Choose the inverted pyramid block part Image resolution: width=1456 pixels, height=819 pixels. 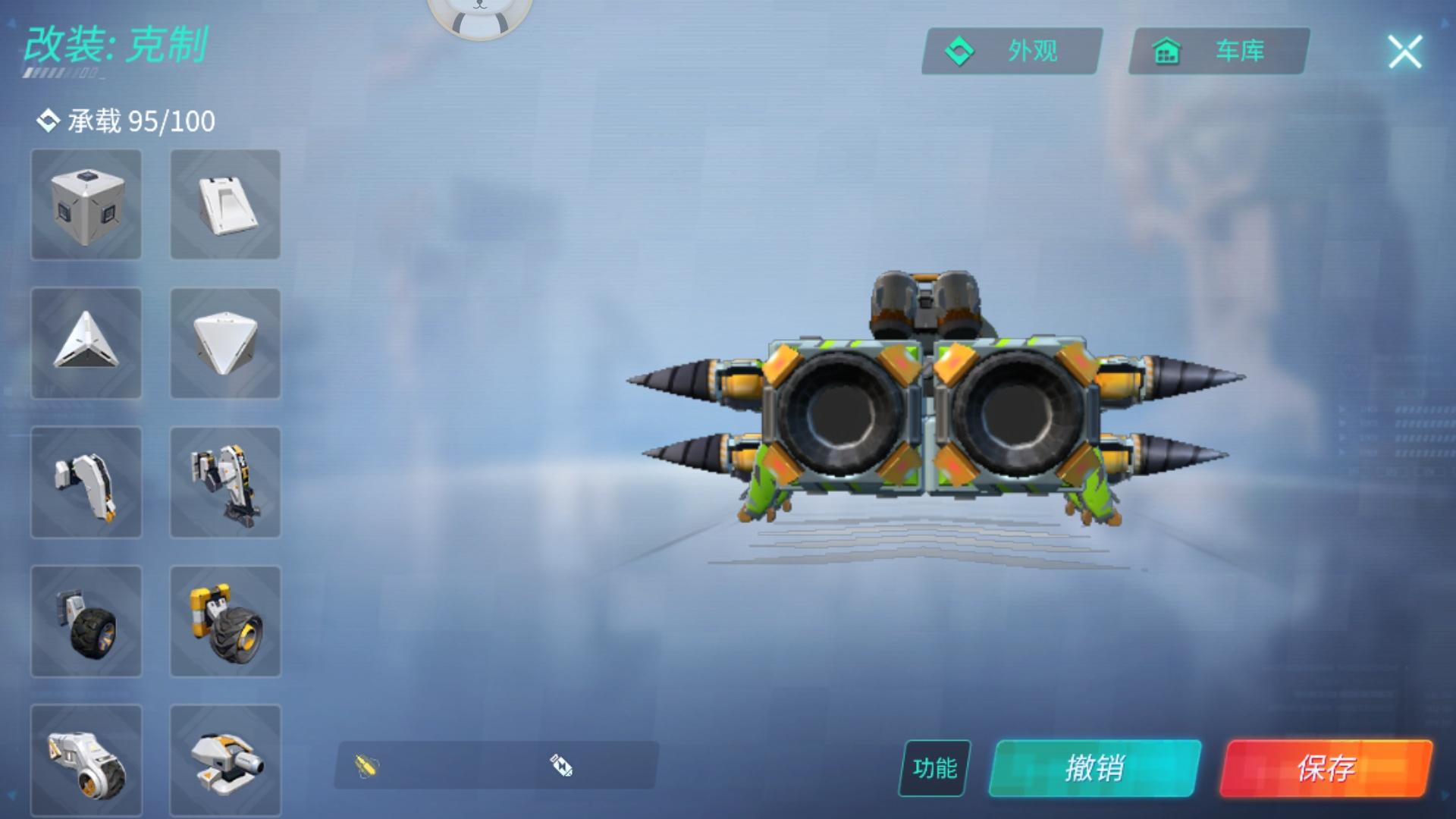[225, 344]
